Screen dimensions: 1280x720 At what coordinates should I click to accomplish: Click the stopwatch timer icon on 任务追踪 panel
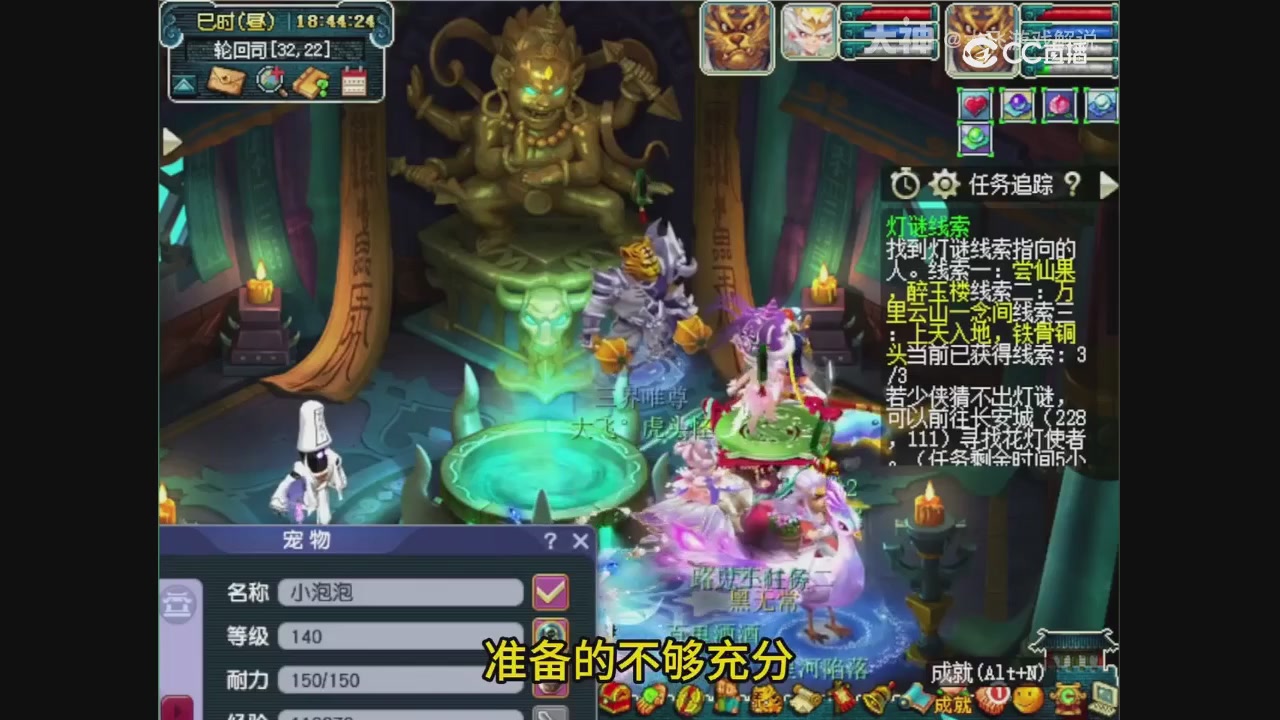[x=903, y=186]
